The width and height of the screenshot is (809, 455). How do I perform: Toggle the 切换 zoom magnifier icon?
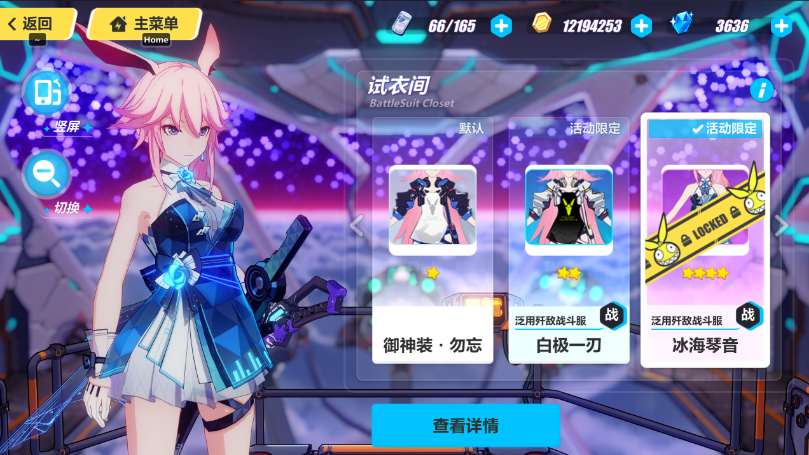click(x=46, y=174)
